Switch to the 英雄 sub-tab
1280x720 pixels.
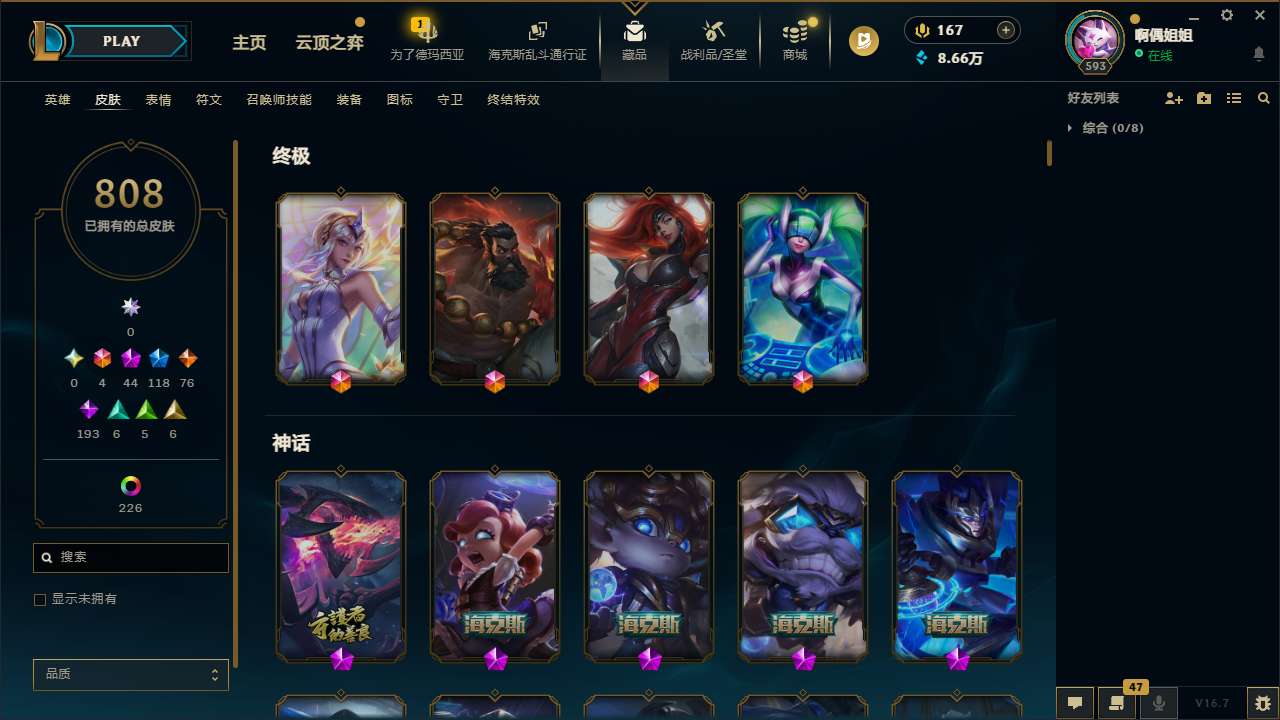coord(57,100)
